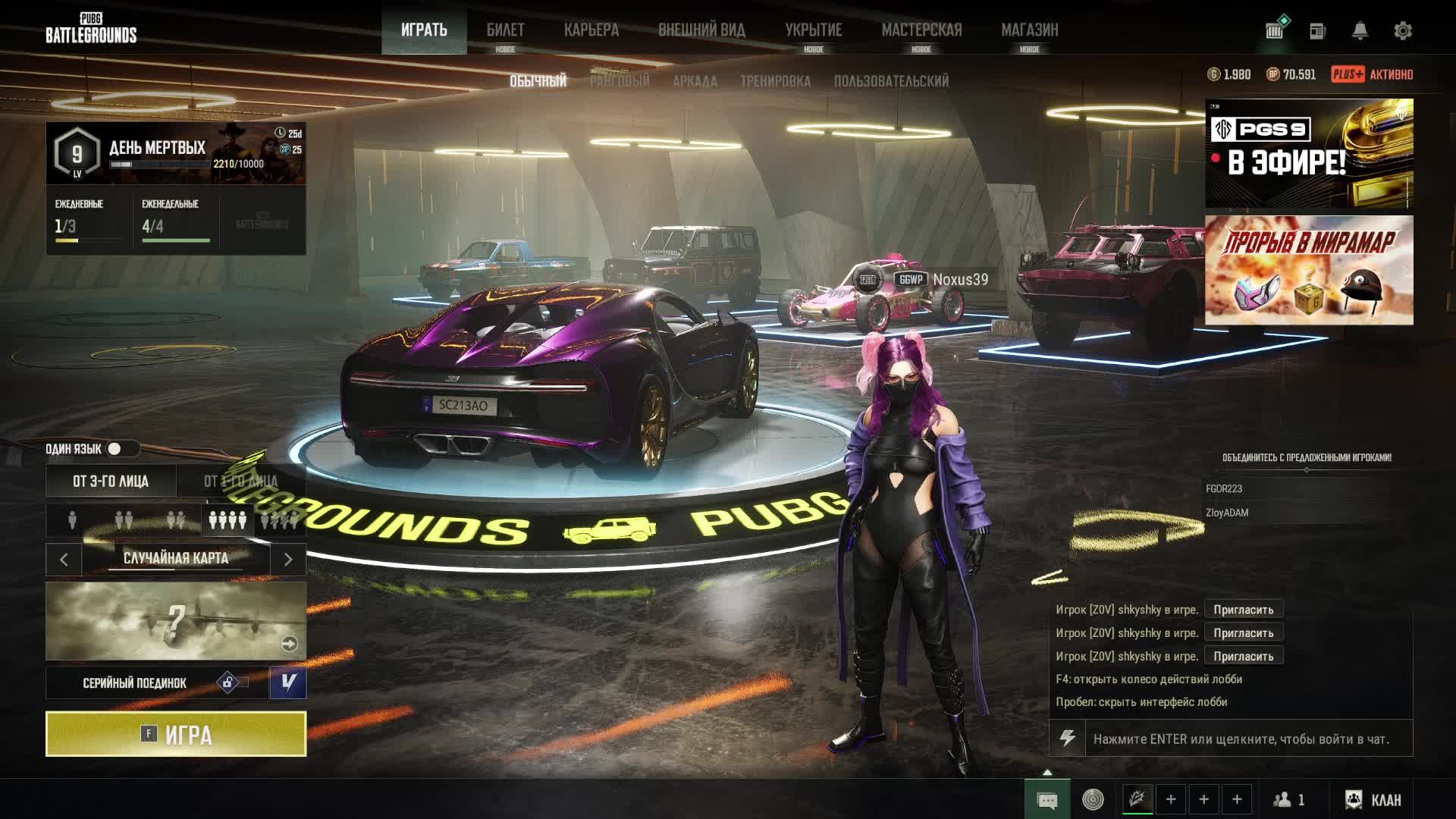The width and height of the screenshot is (1456, 819).
Task: Go to the МАГАЗИН store tab
Action: [1029, 30]
